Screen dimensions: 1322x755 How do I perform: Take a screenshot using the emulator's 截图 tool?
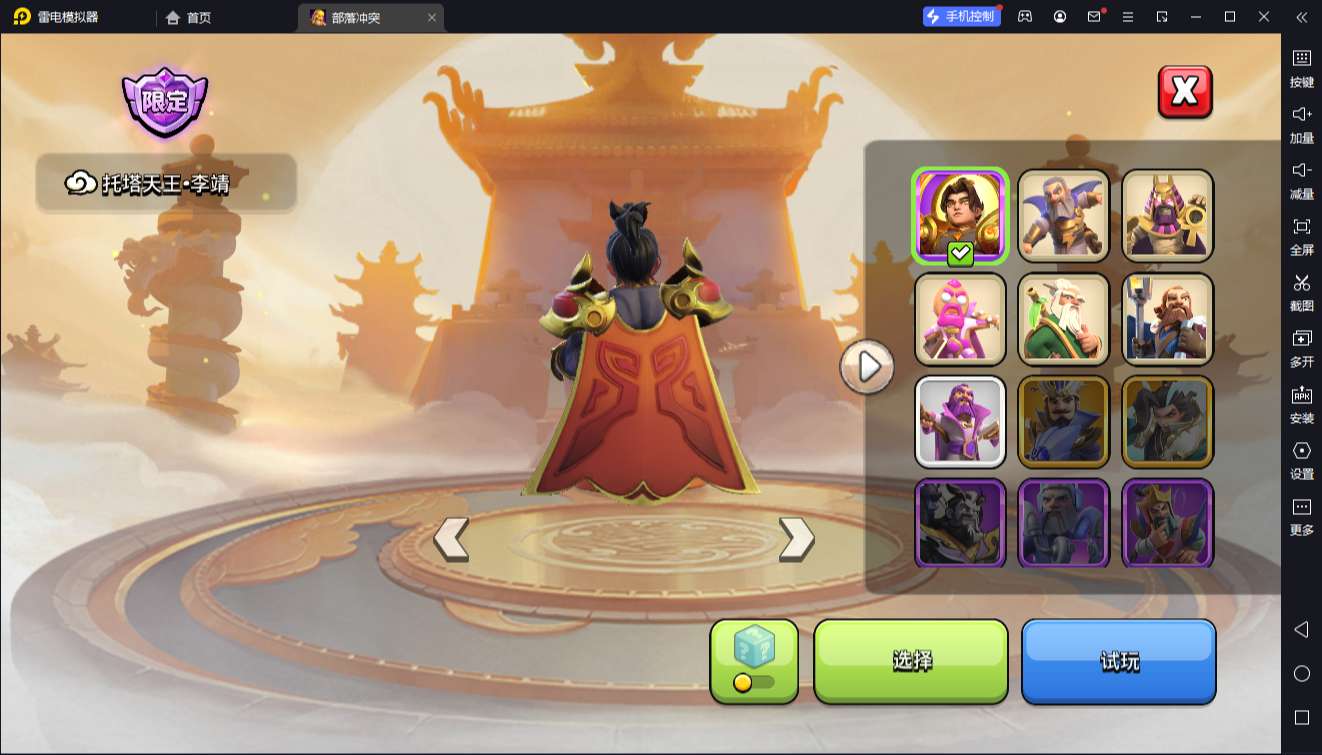(1301, 290)
